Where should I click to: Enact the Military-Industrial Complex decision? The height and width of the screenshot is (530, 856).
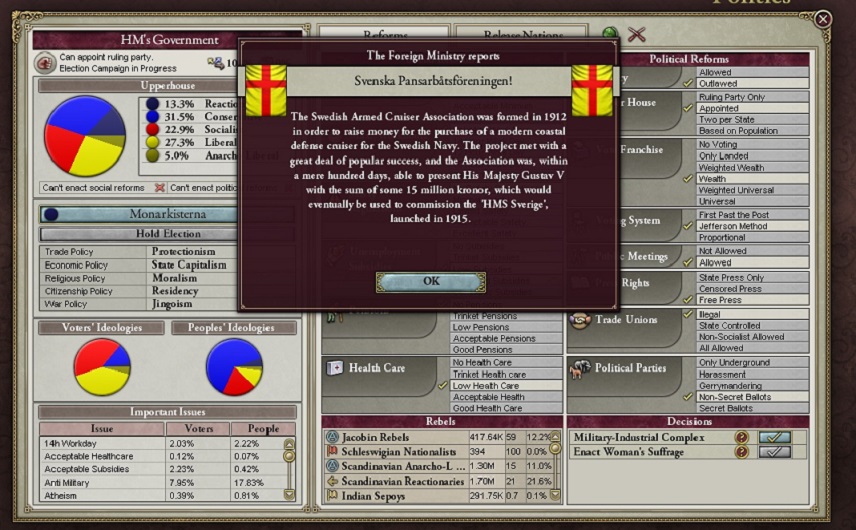(774, 438)
